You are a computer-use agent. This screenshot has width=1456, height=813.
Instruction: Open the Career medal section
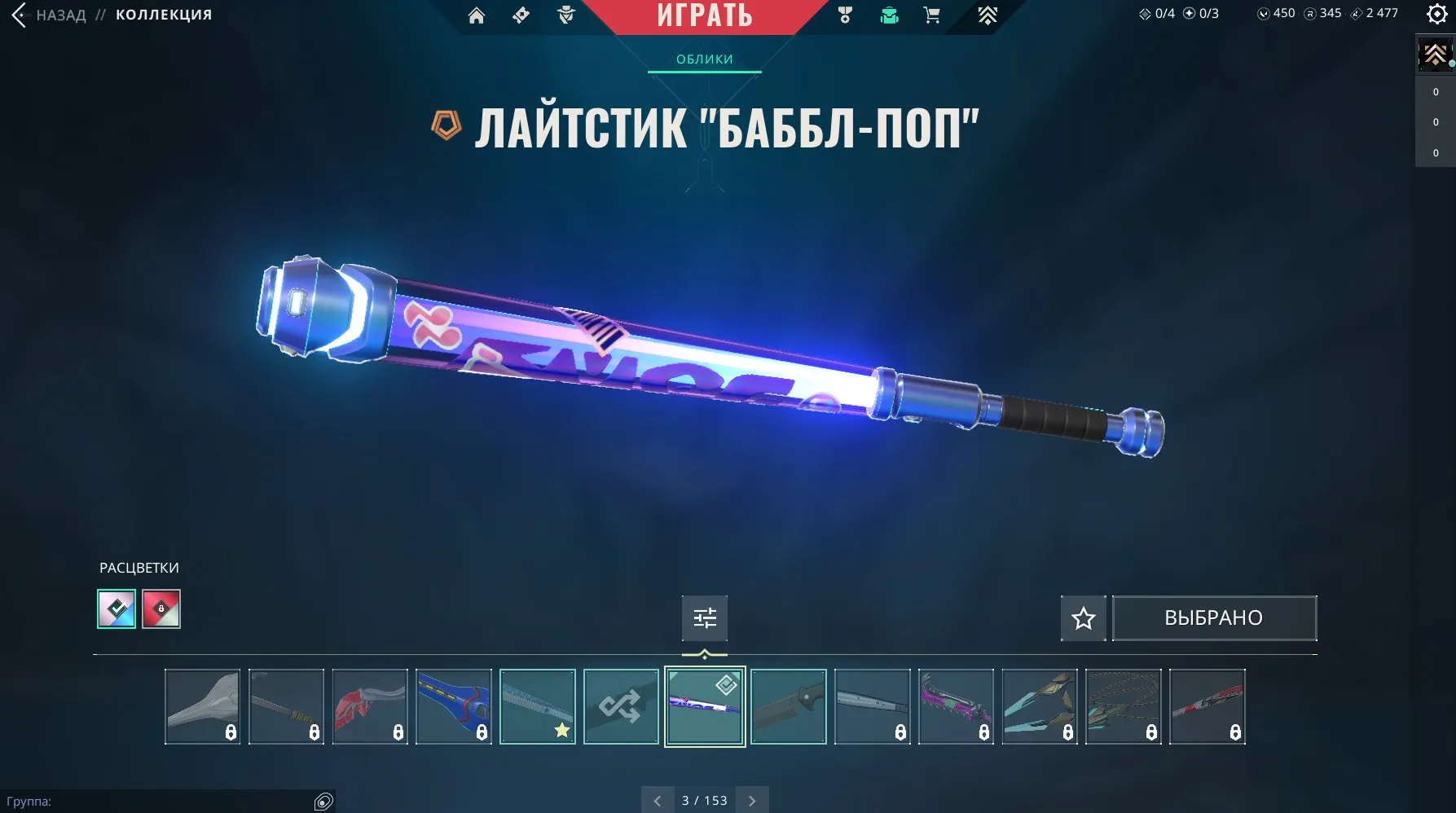point(844,15)
